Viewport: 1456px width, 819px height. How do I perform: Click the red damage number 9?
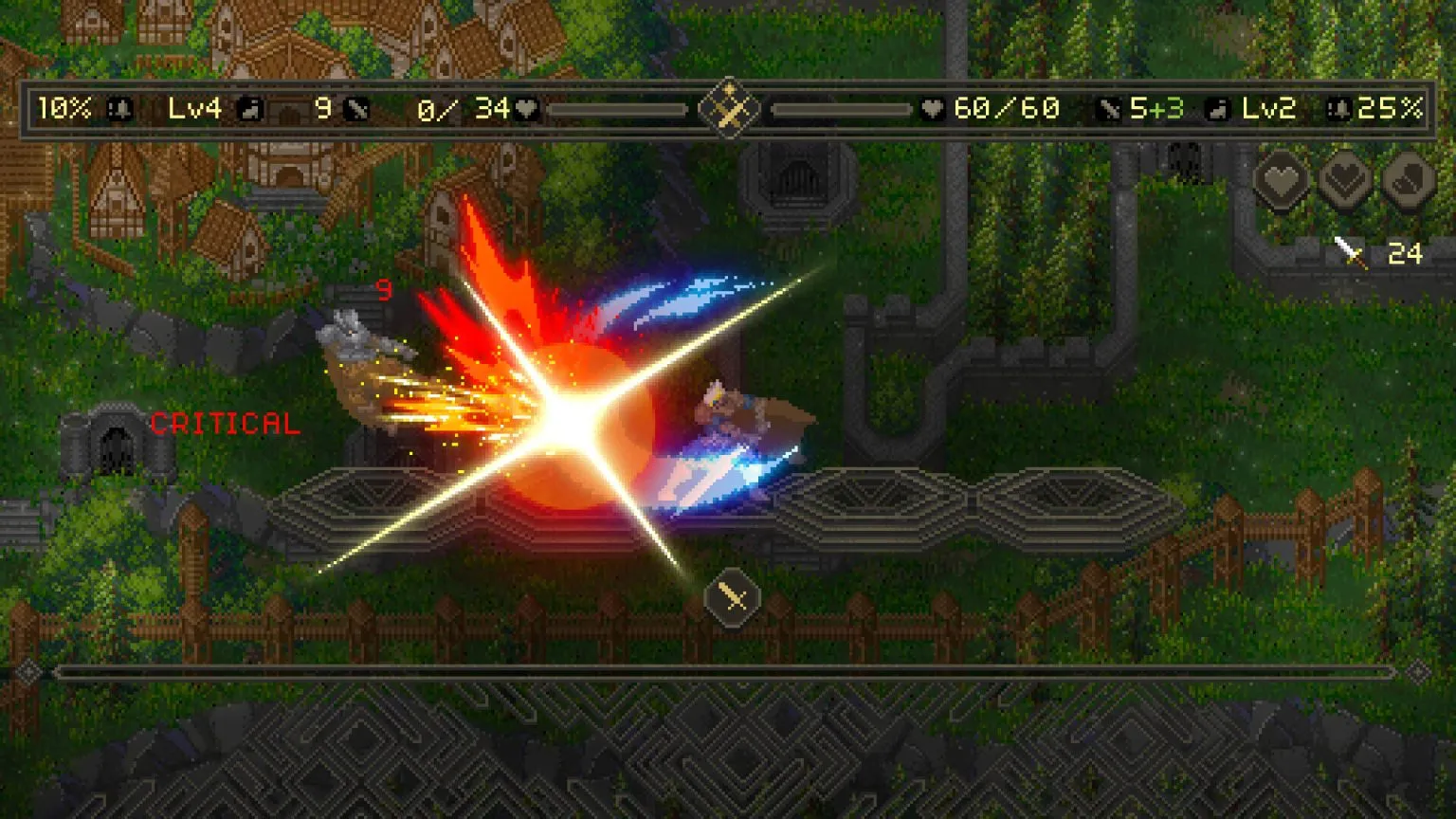coord(385,291)
